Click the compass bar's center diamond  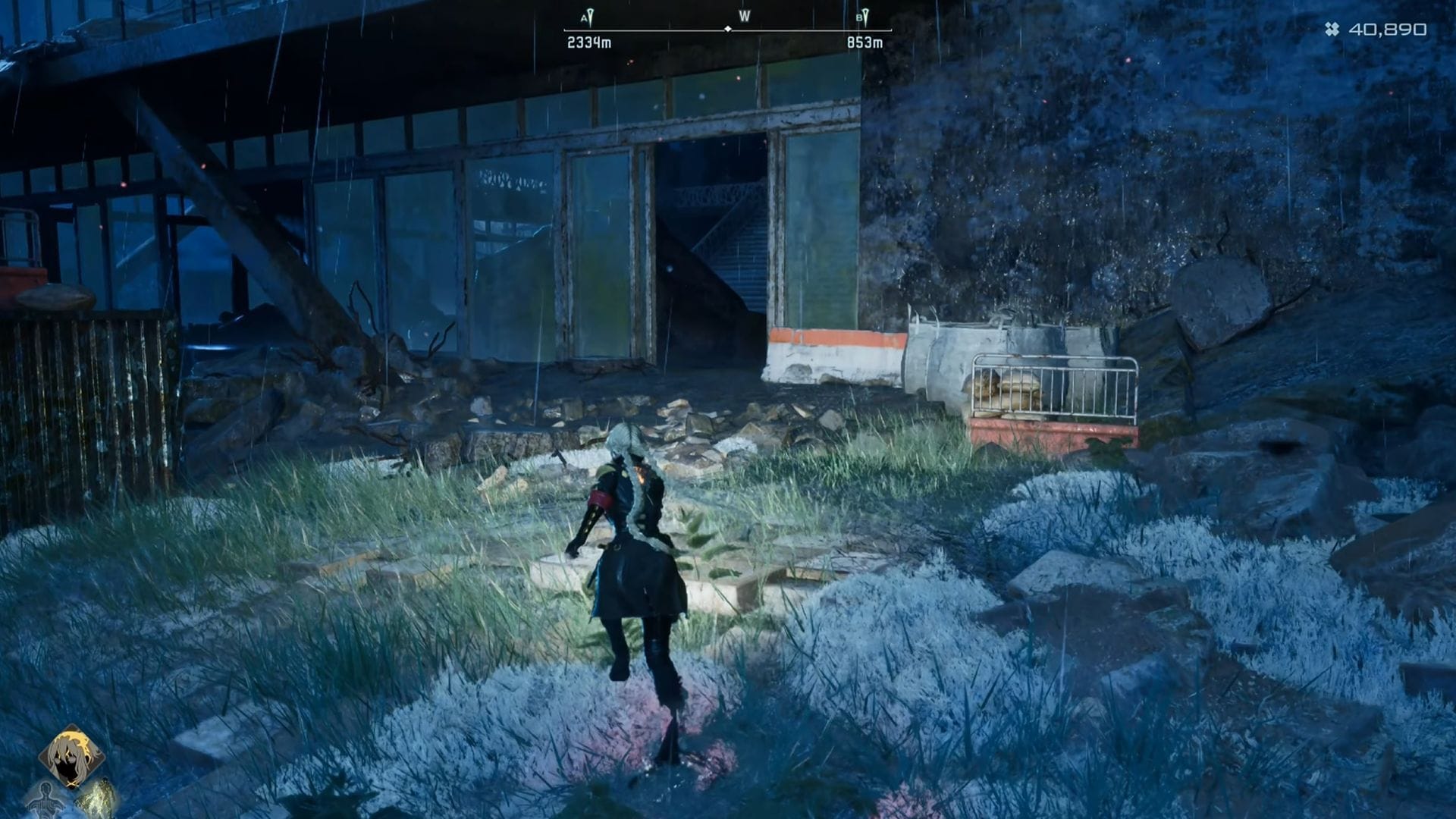(728, 29)
